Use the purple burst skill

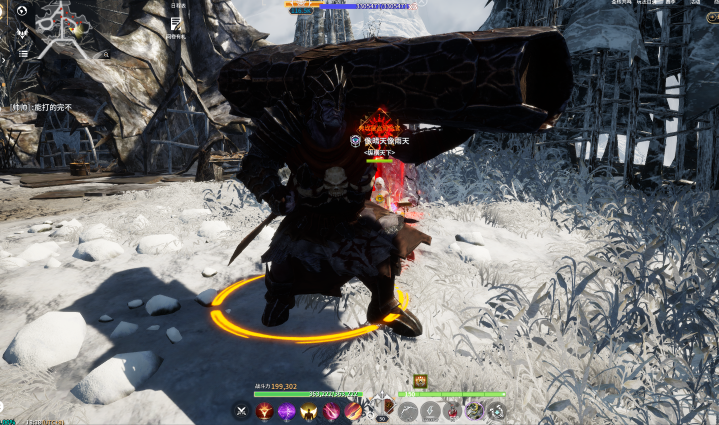[x=287, y=411]
